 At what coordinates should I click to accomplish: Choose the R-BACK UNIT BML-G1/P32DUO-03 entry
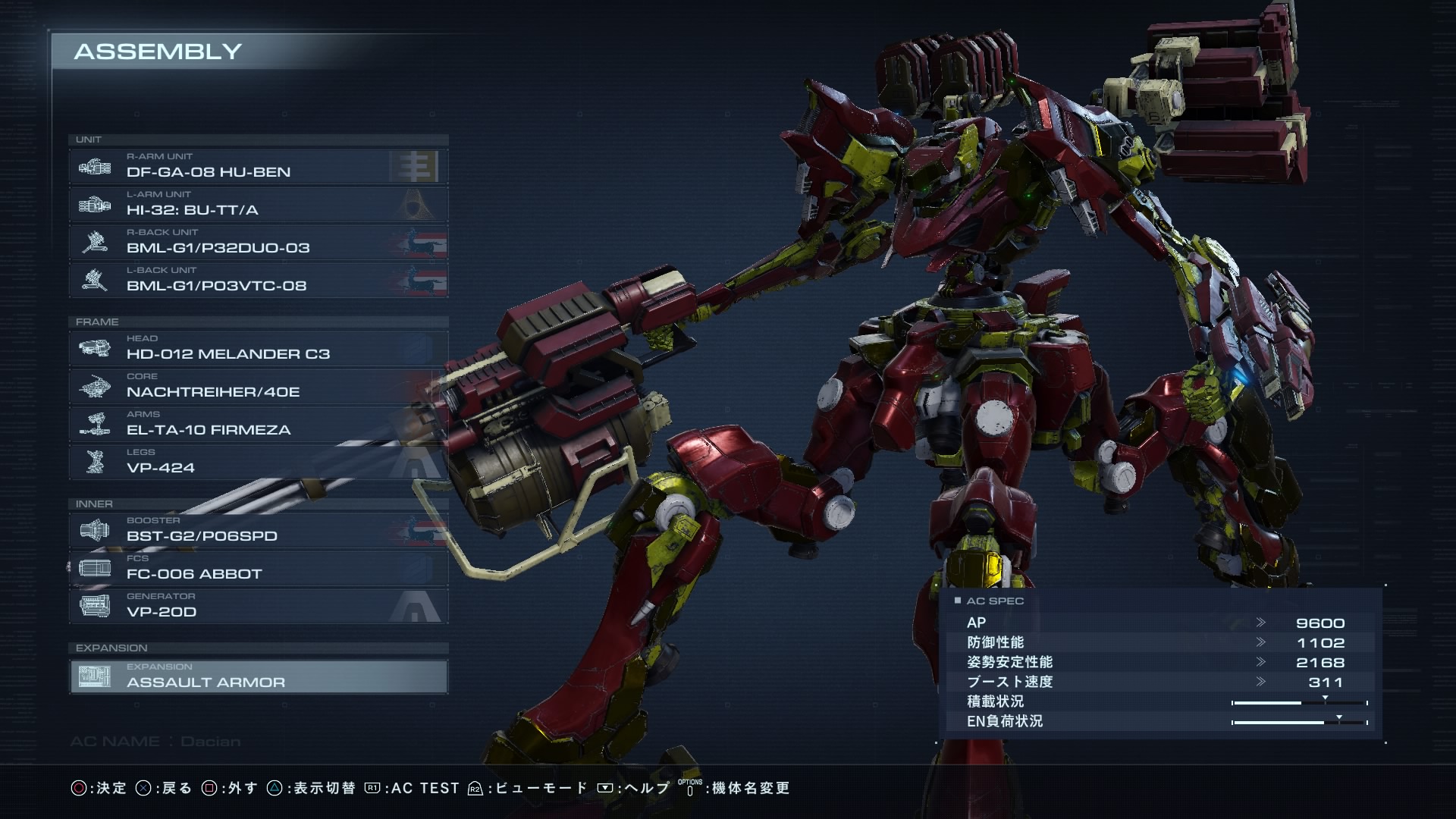(258, 243)
